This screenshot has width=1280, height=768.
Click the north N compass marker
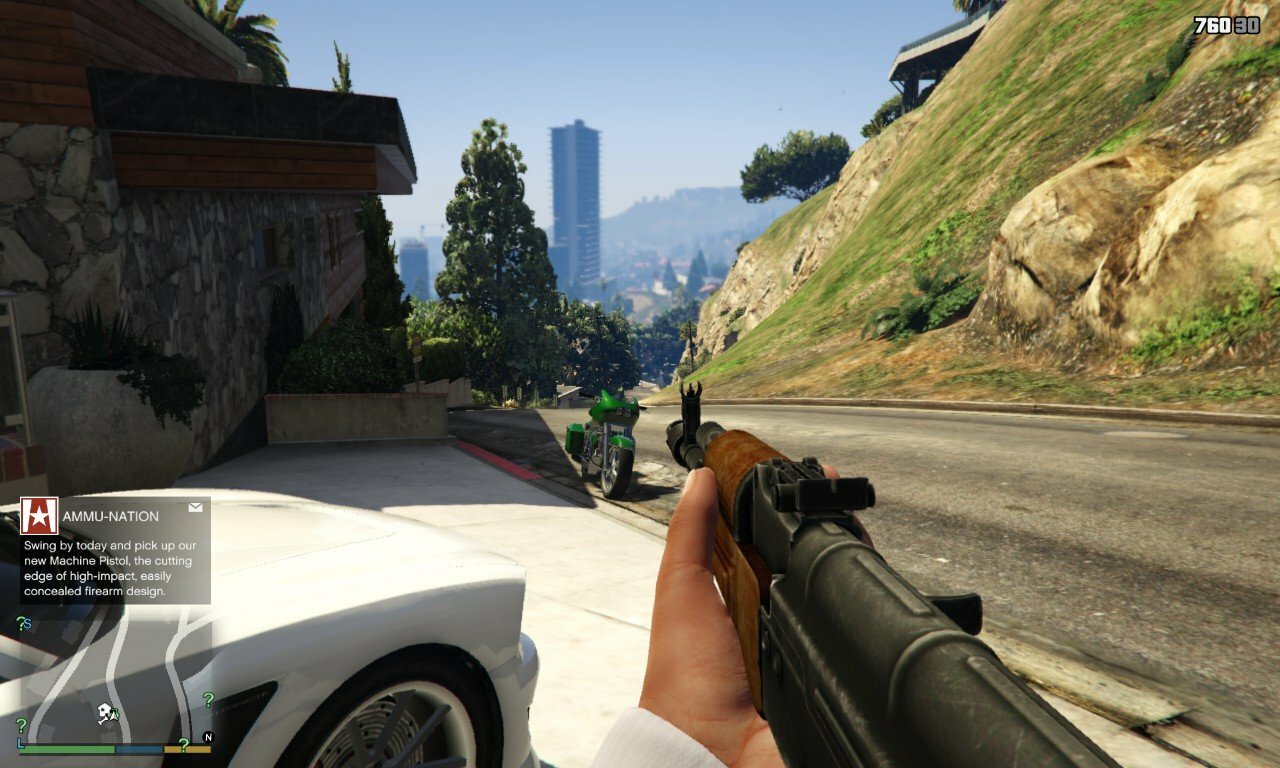(x=208, y=738)
